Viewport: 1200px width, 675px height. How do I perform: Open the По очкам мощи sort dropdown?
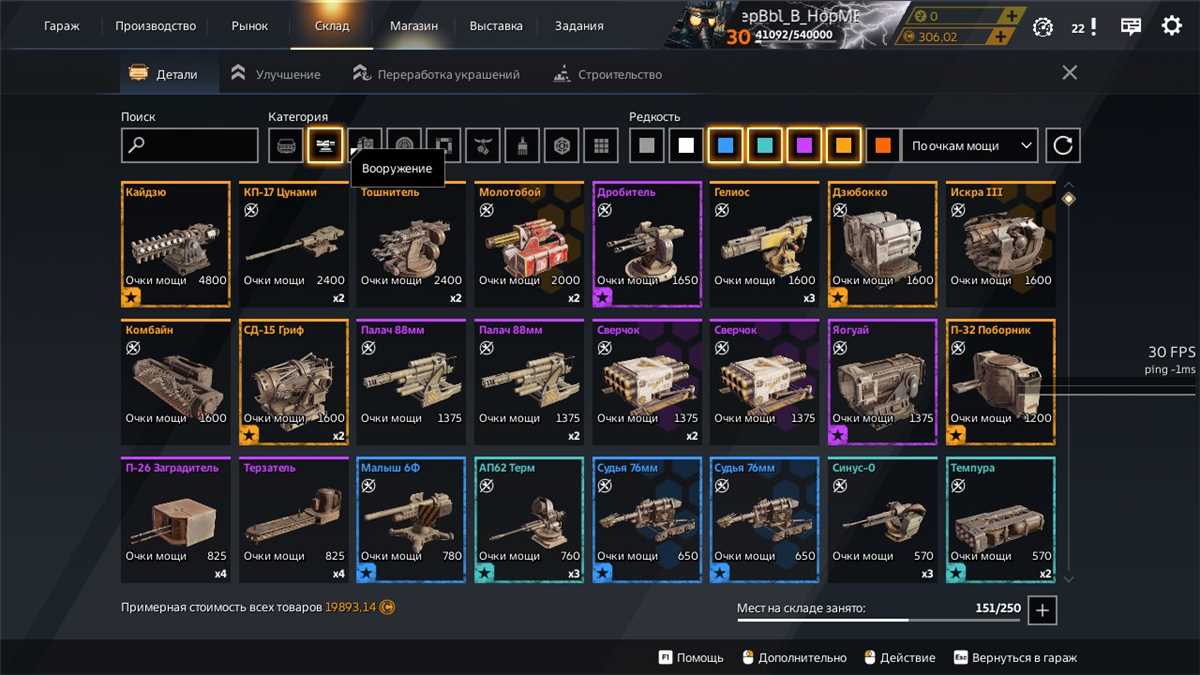pos(969,146)
